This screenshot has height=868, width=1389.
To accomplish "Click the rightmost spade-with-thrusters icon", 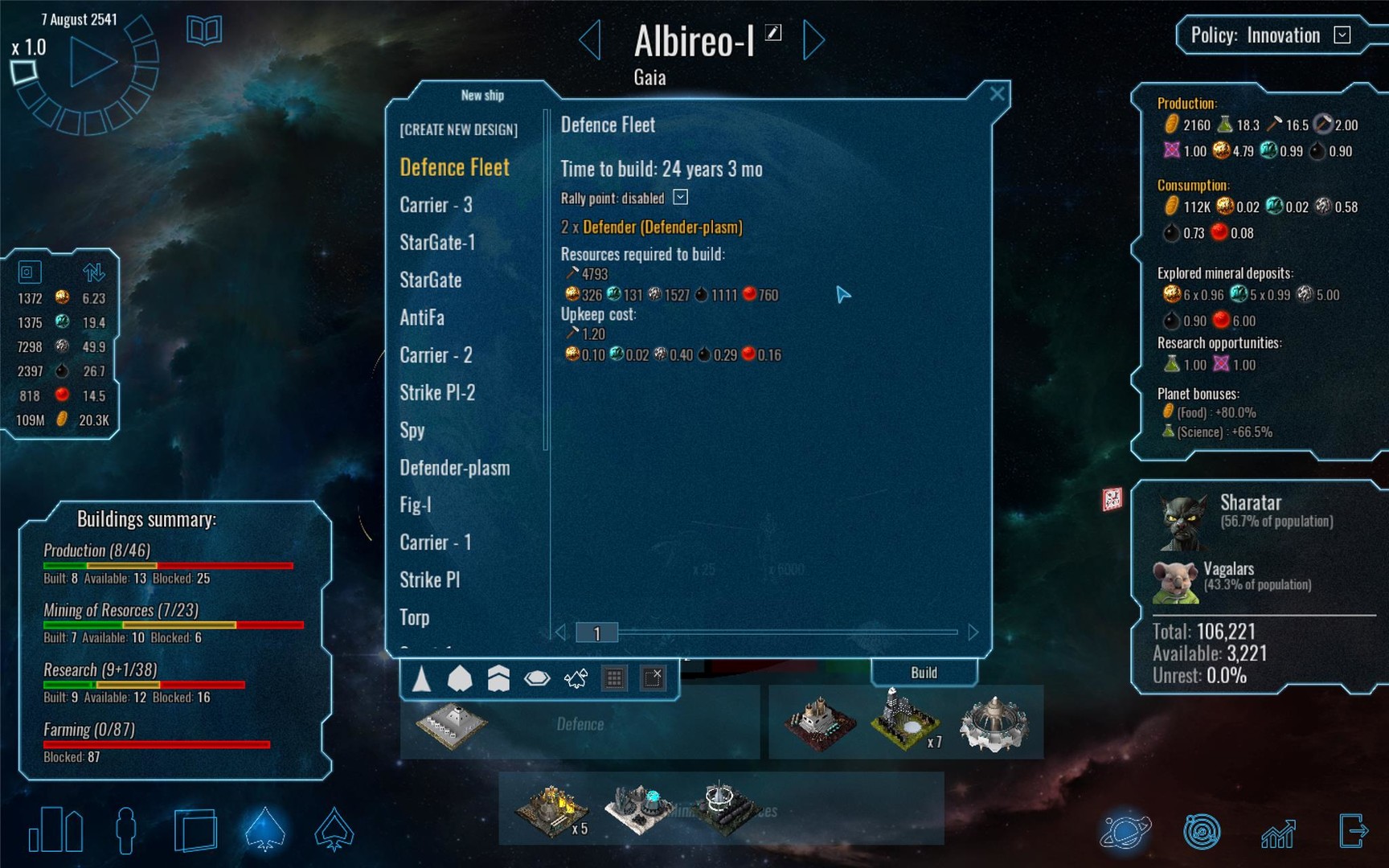I will [334, 832].
